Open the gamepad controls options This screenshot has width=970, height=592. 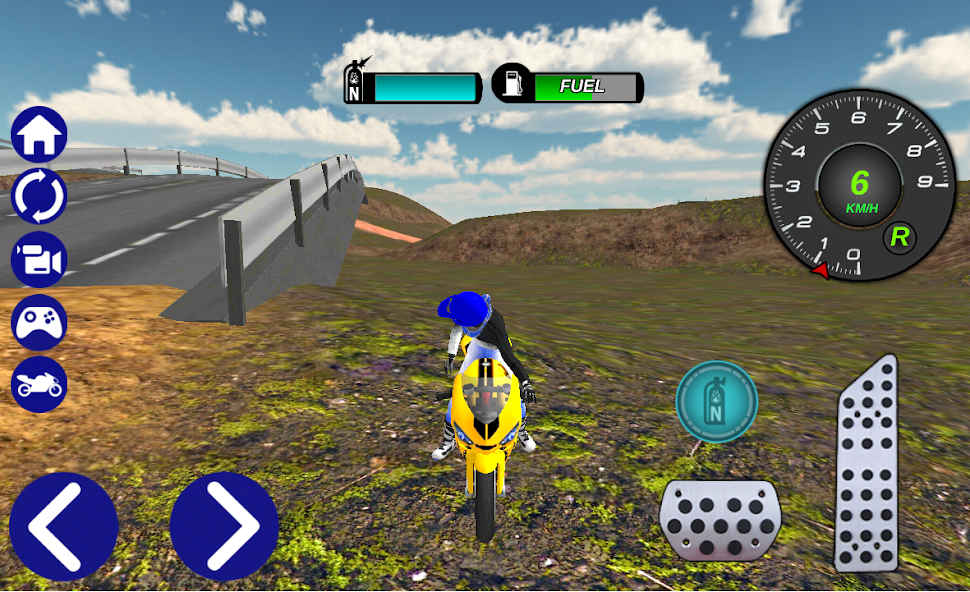pyautogui.click(x=39, y=322)
